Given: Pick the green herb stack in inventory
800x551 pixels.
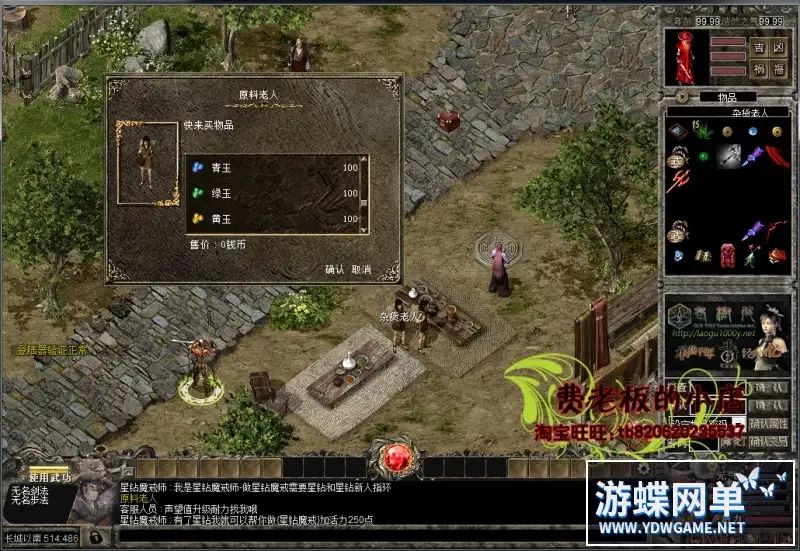Looking at the screenshot, I should tap(705, 132).
